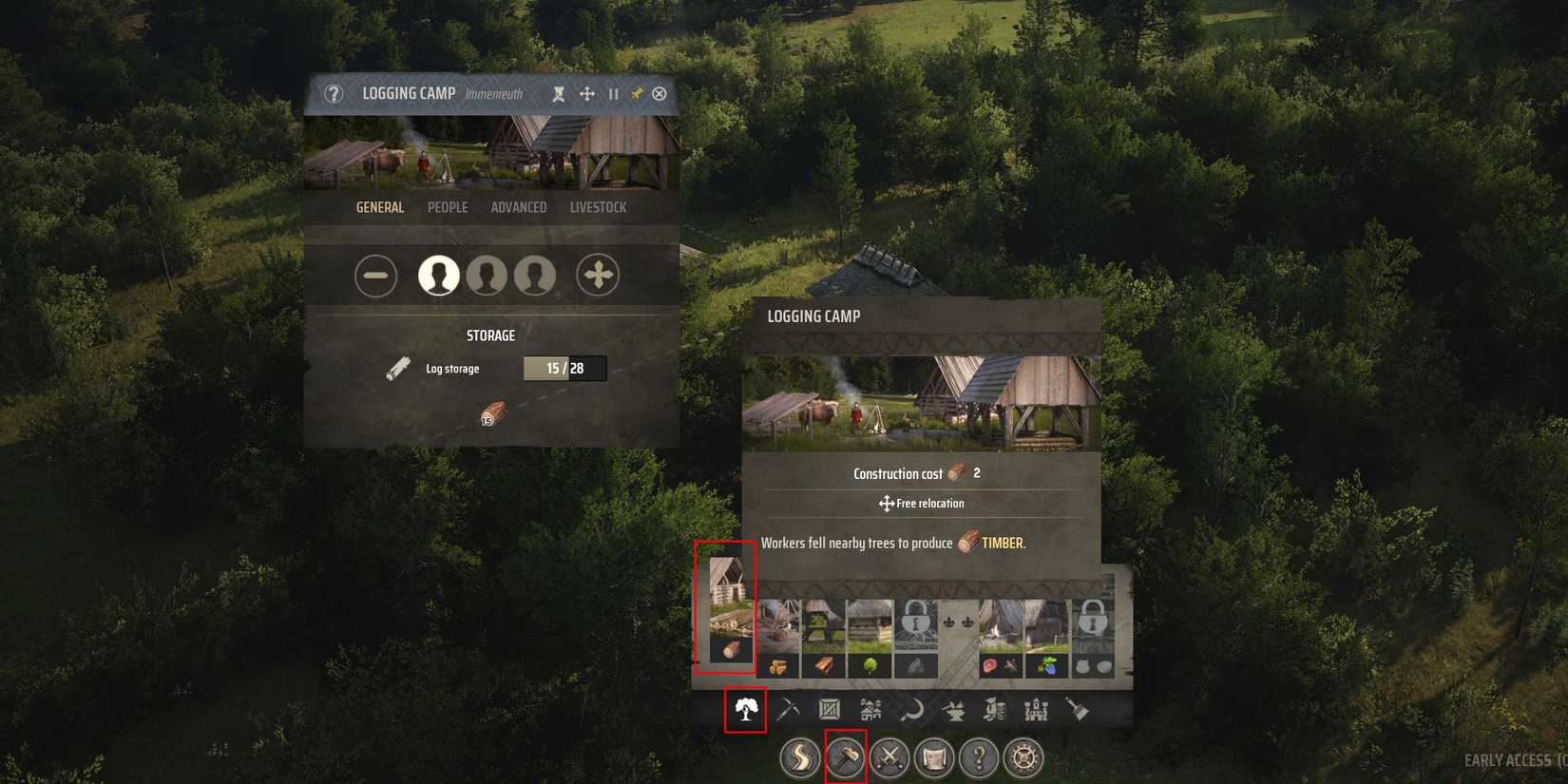Select the forestry tree category icon

point(747,709)
